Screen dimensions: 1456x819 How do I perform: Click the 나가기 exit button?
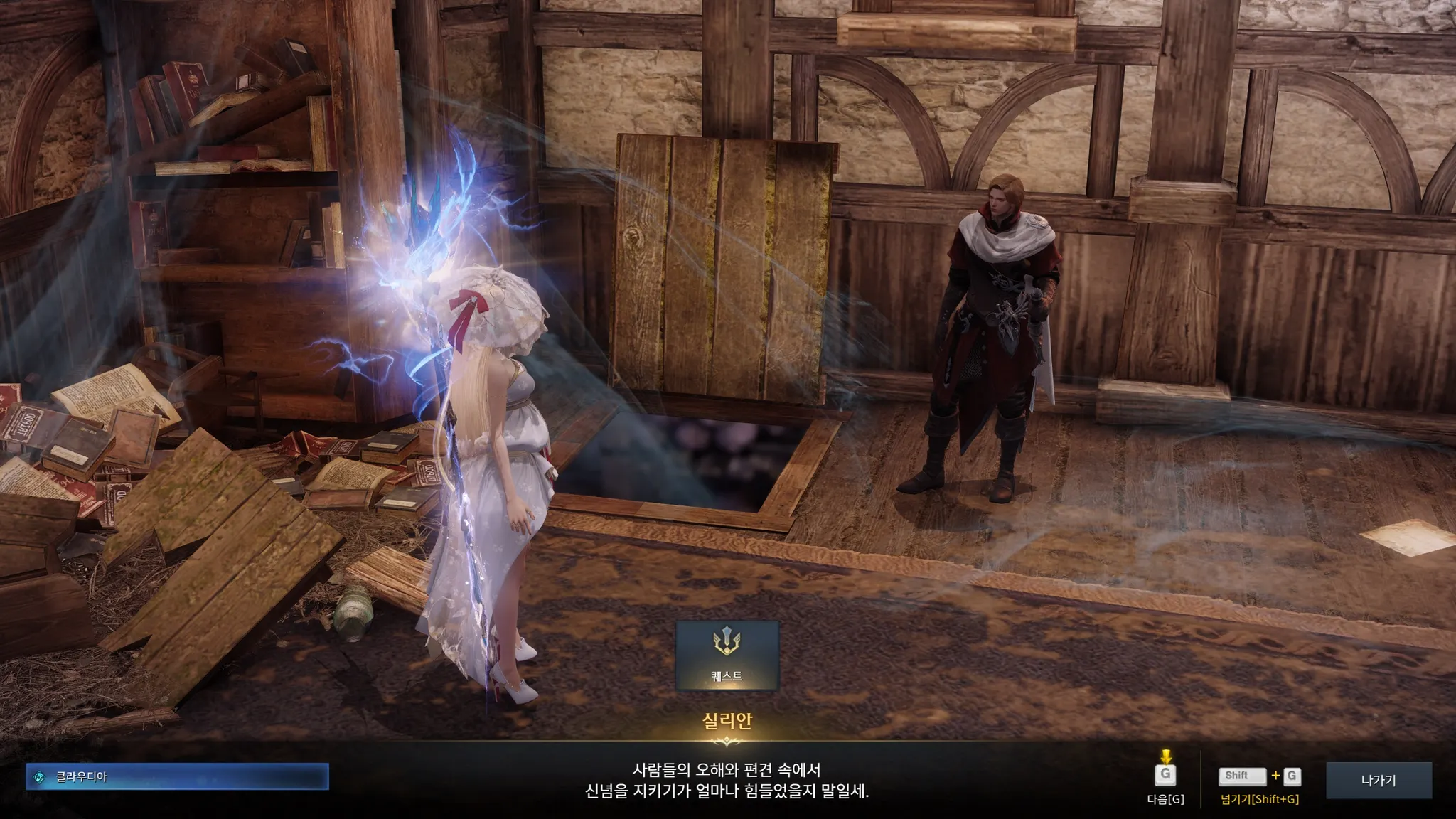(1378, 780)
